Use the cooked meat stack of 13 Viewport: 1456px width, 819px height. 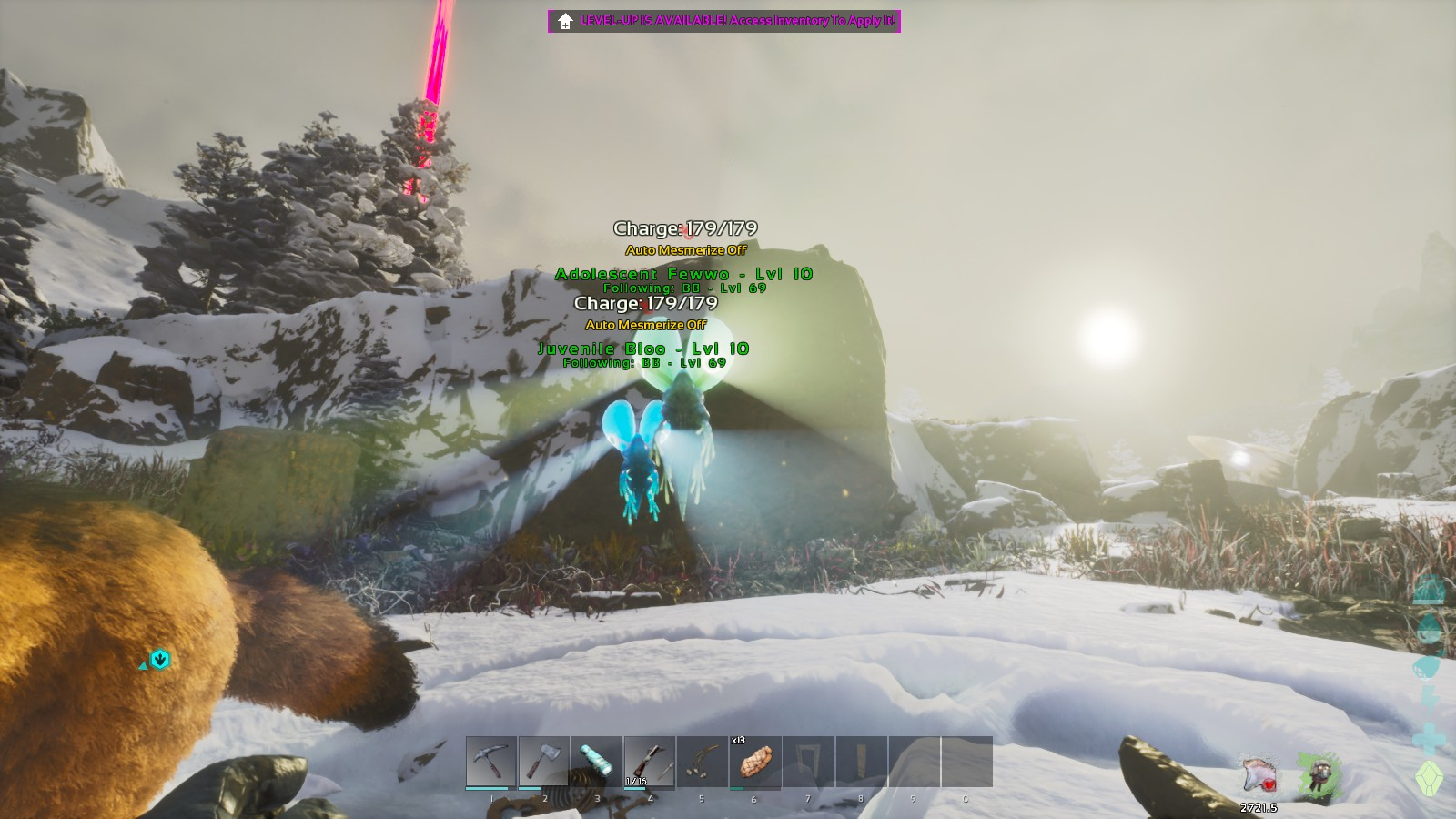coord(755,762)
